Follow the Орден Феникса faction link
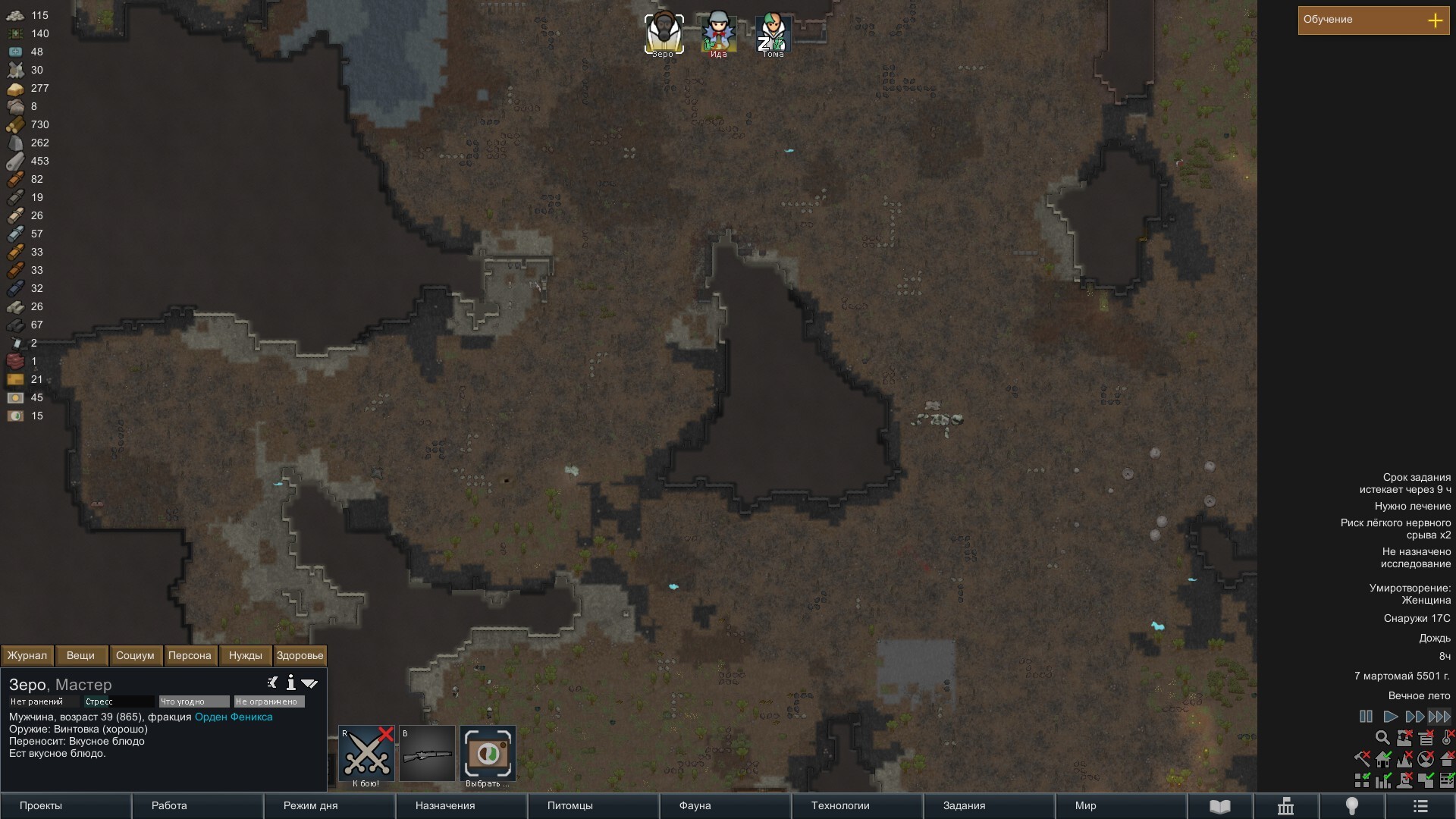 pos(234,717)
